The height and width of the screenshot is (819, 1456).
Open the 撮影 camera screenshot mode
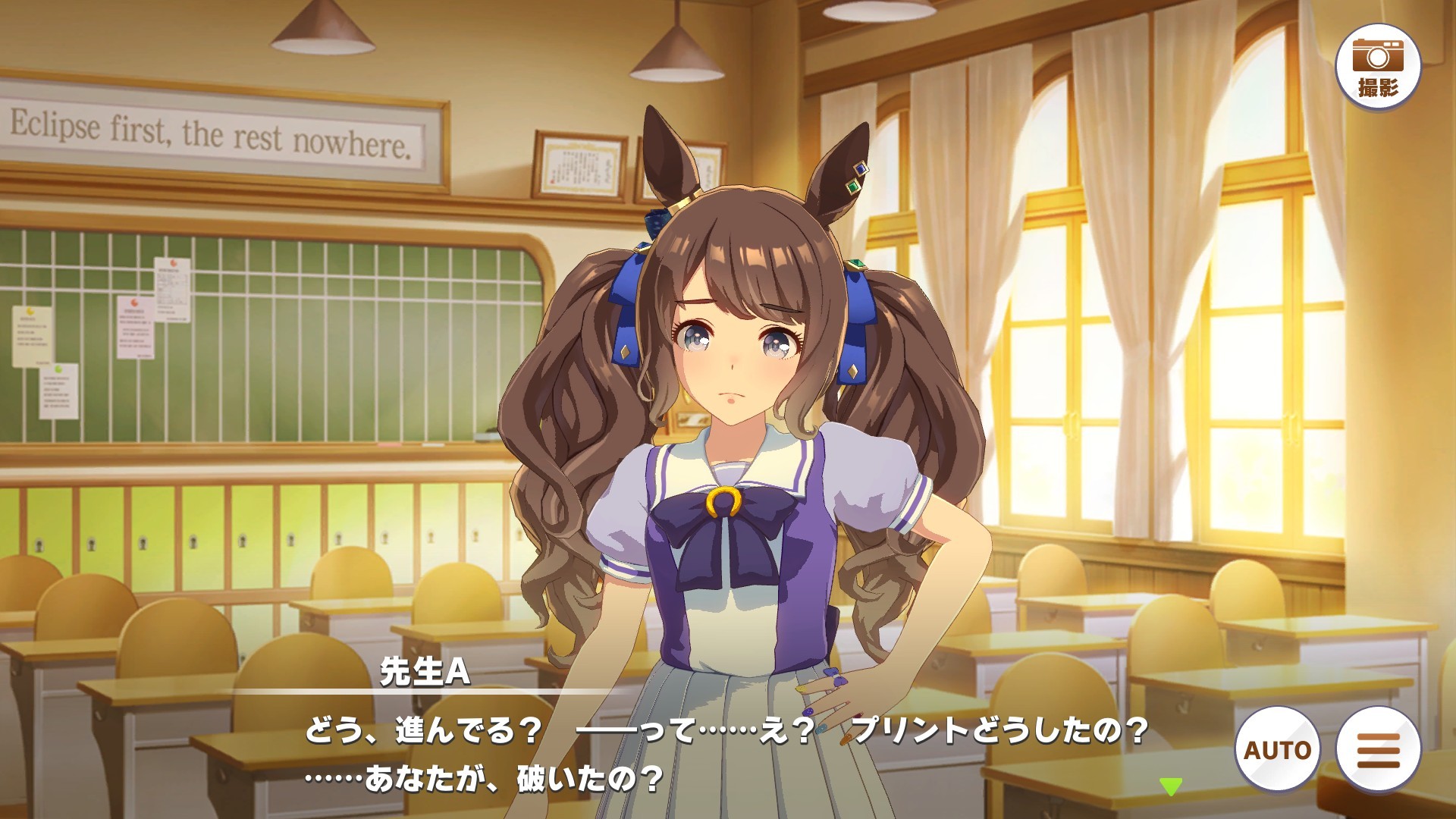click(x=1377, y=67)
